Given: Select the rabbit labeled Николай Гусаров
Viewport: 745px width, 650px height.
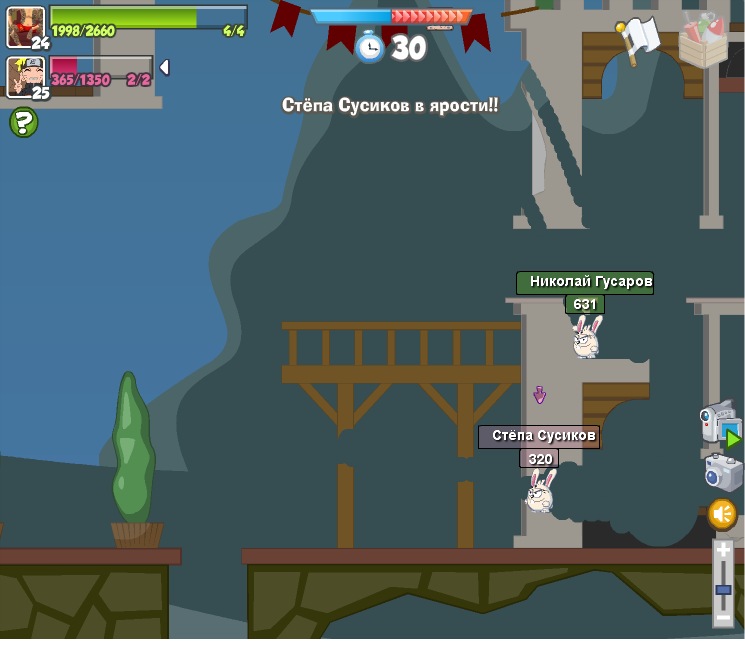Looking at the screenshot, I should (x=586, y=337).
